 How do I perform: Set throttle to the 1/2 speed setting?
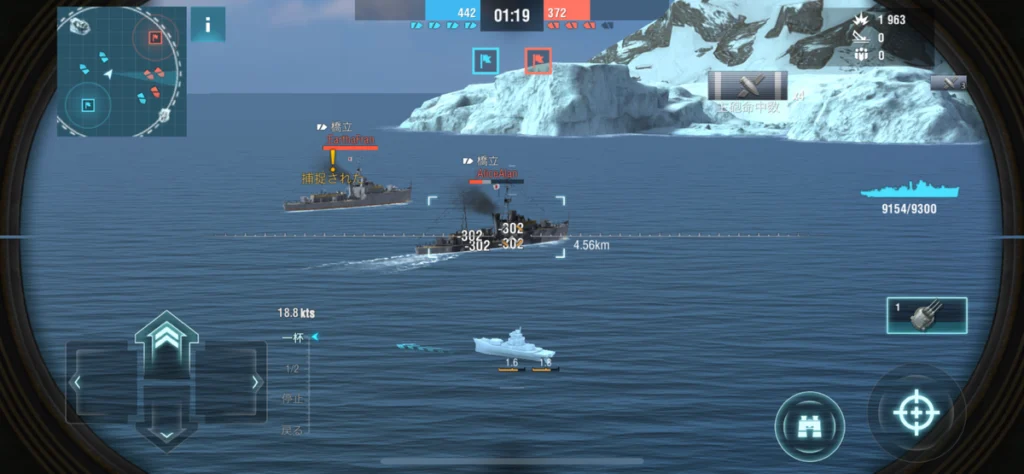[292, 368]
